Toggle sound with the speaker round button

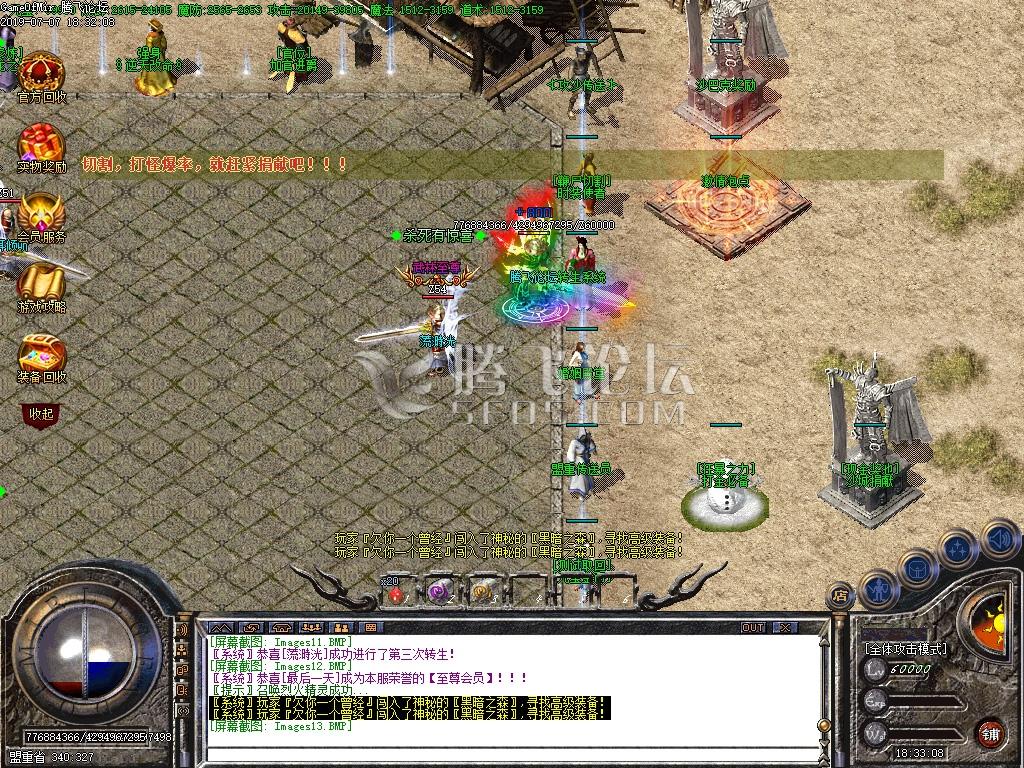tap(1001, 539)
